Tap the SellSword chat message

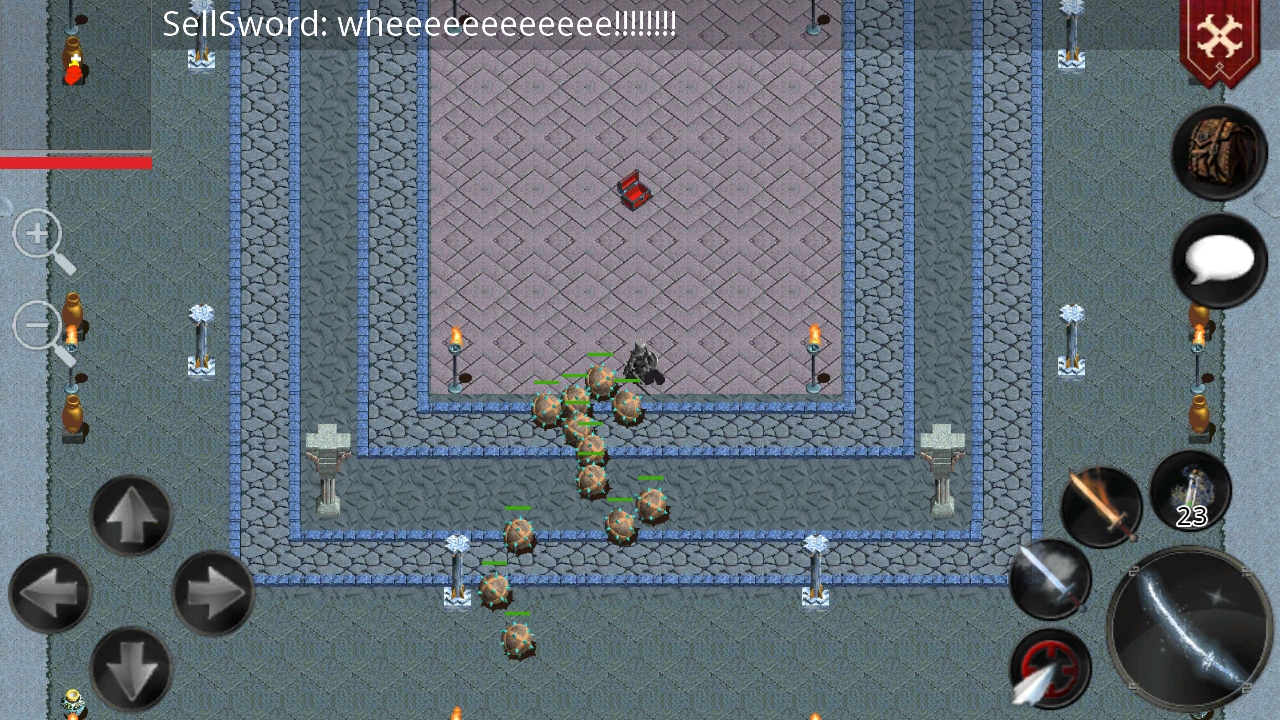[x=420, y=24]
